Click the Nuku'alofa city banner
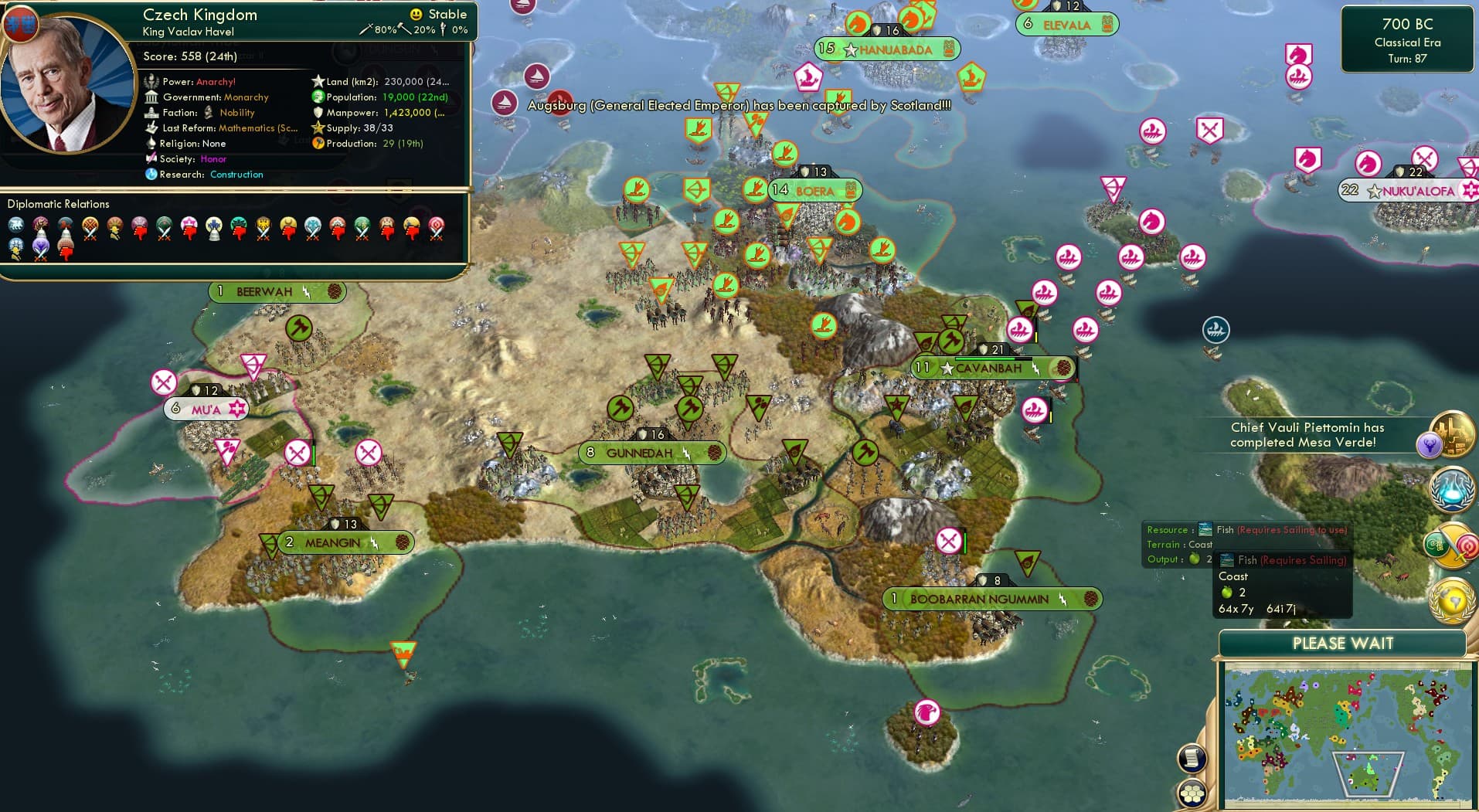The width and height of the screenshot is (1479, 812). pos(1417,191)
